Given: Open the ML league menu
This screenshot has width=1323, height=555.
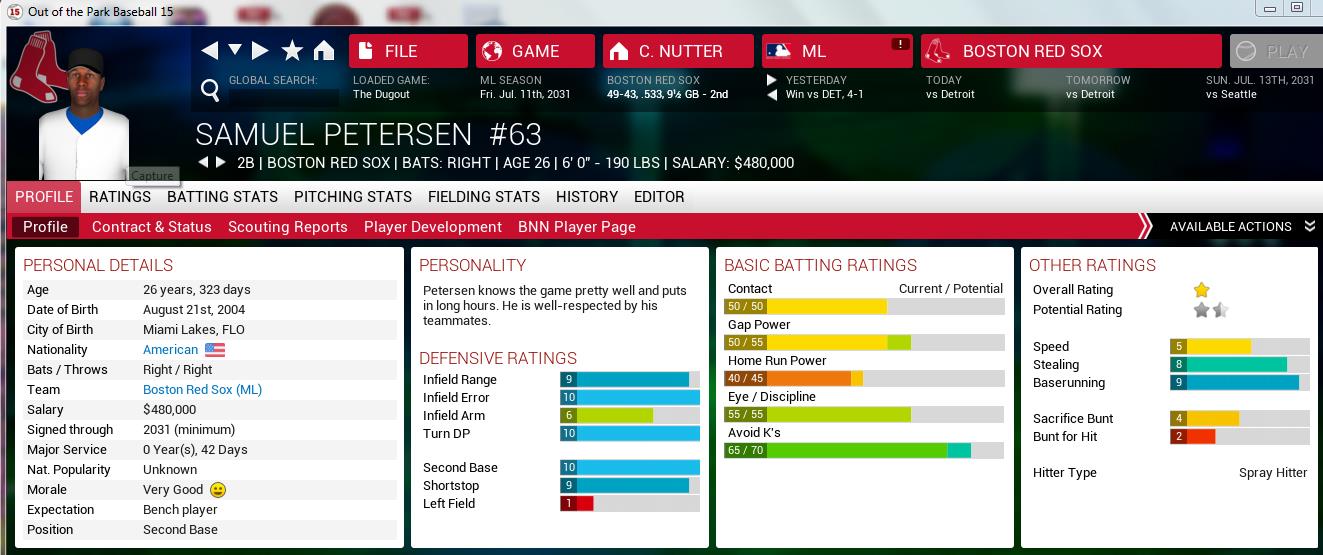Looking at the screenshot, I should [x=835, y=51].
